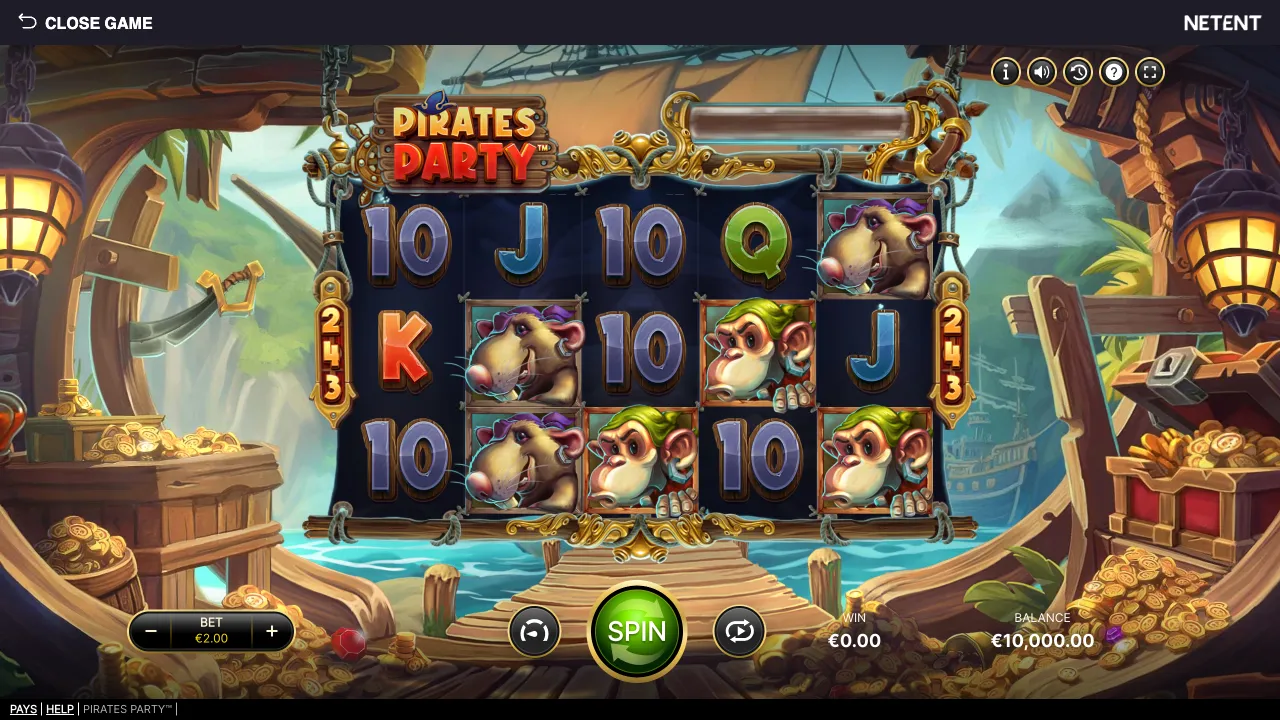Decrease the bet with the minus button
This screenshot has height=720, width=1280.
(x=152, y=631)
